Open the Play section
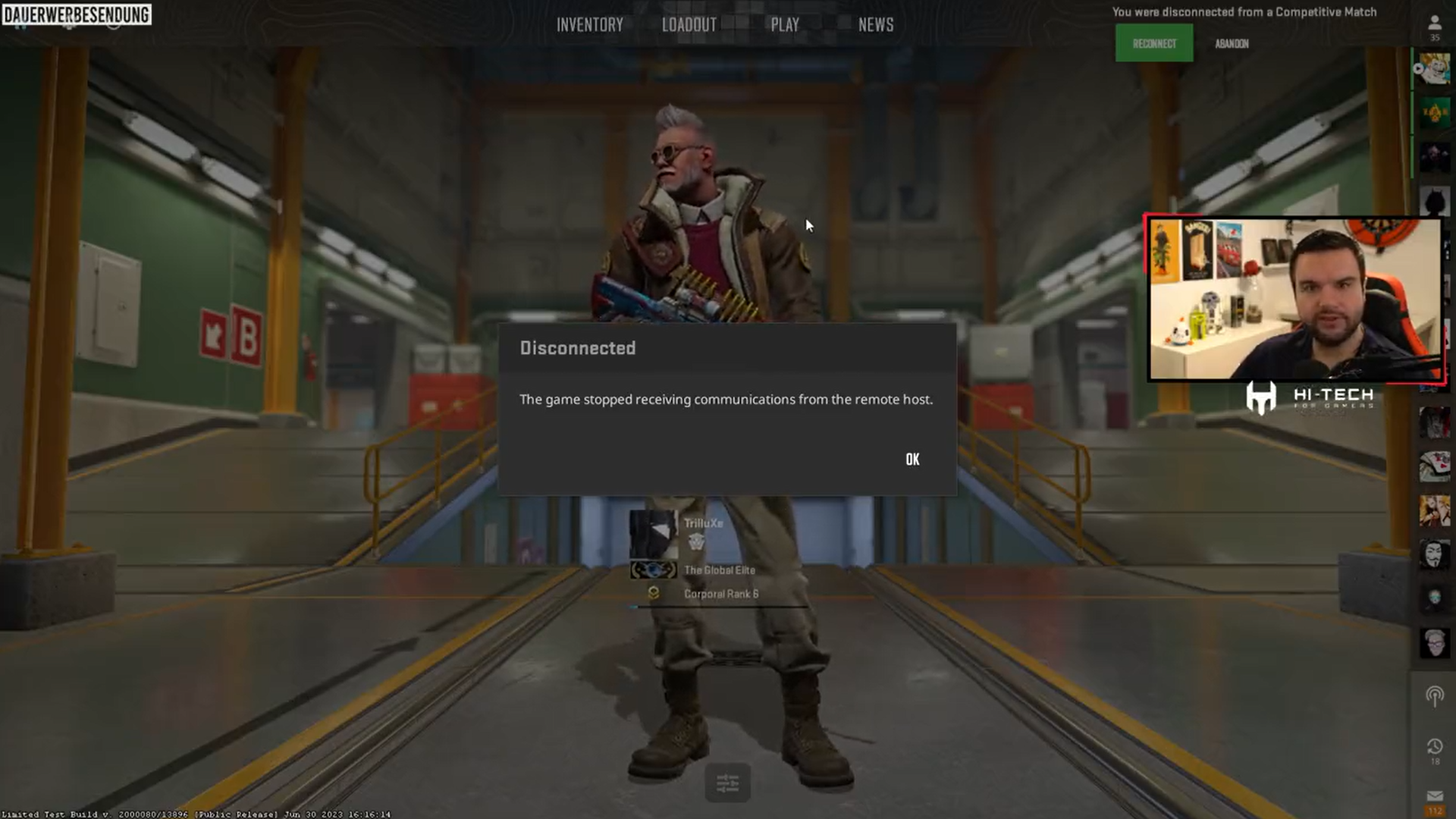Screen dimensions: 1456x819 pyautogui.click(x=783, y=24)
